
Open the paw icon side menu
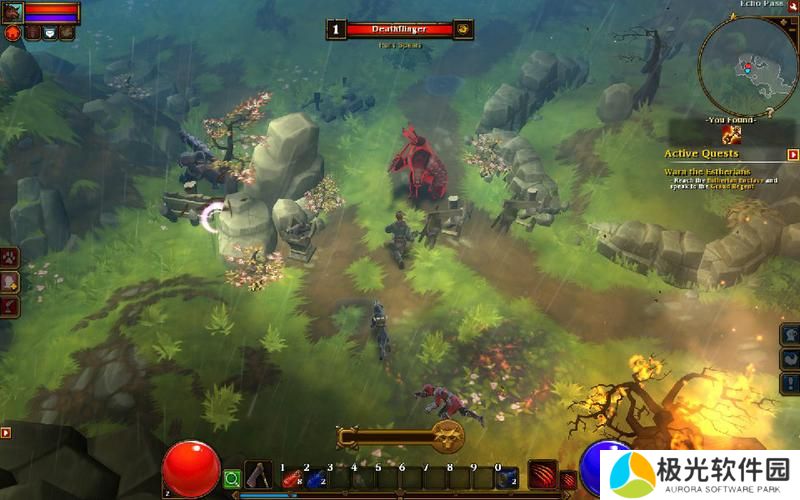pos(9,257)
